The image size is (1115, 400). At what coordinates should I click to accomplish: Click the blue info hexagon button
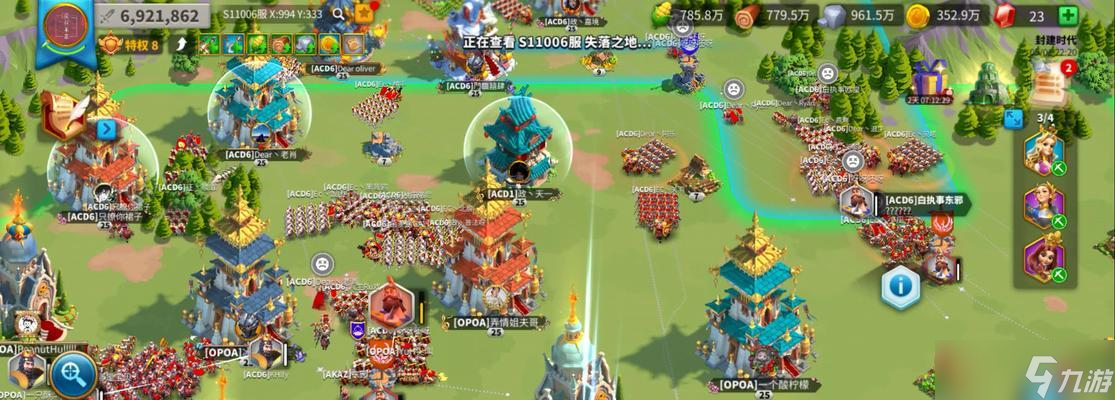(x=900, y=287)
